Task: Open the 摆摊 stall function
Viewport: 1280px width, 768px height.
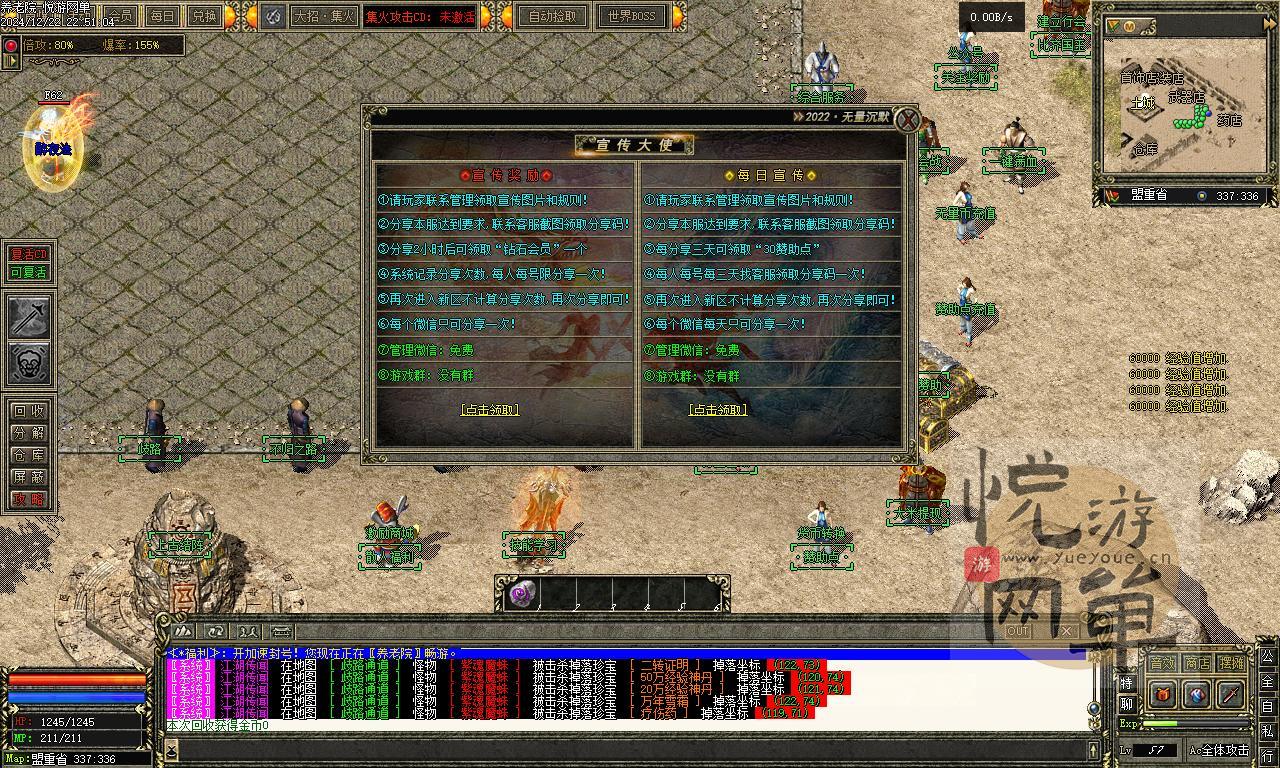Action: 1232,663
